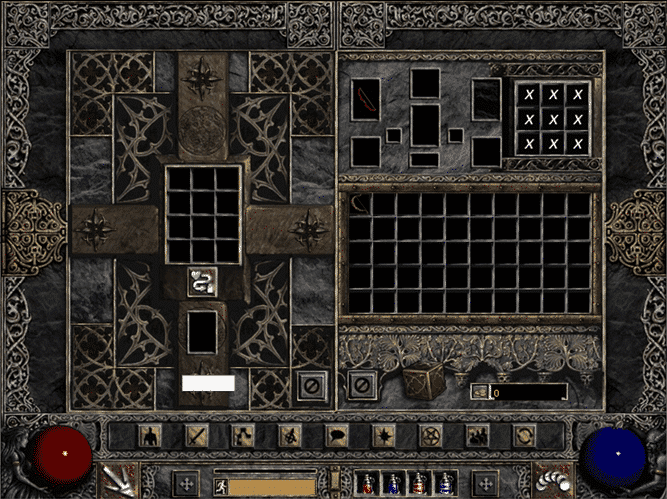Choose the skill icon beside the red health orb

click(122, 479)
